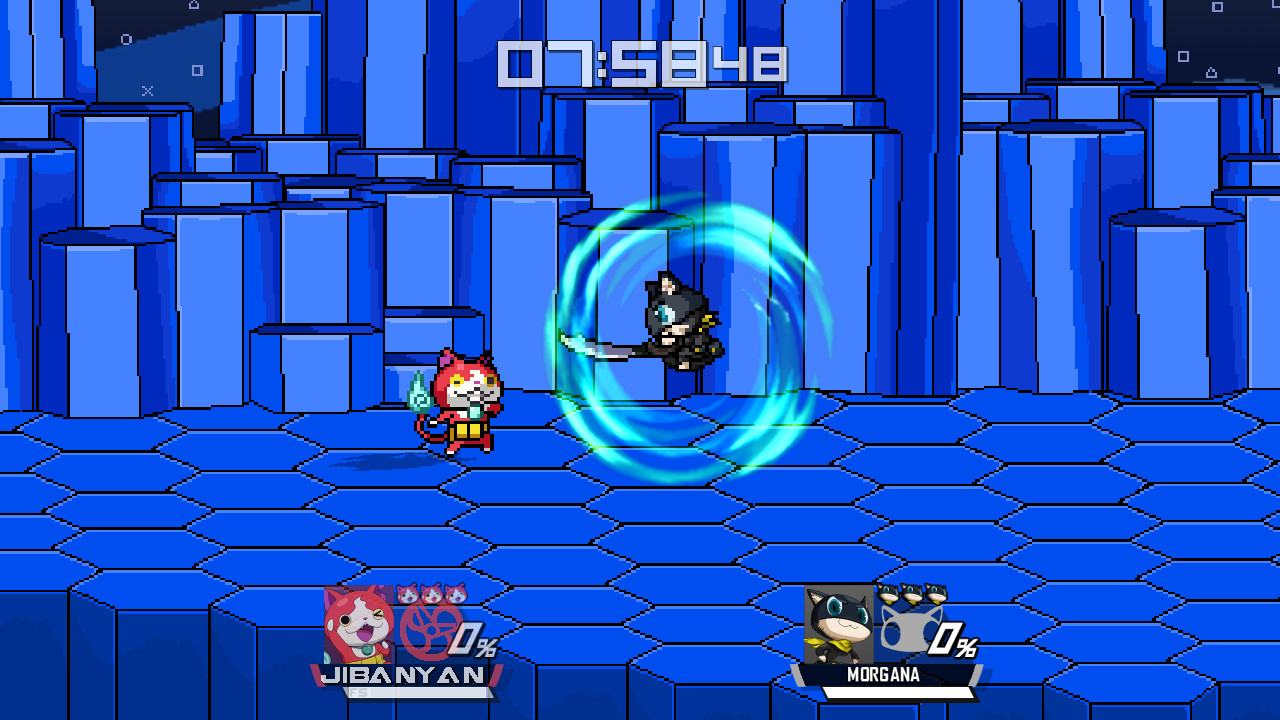Click the gray cat emblem behind Morgana's percentage
The height and width of the screenshot is (720, 1280).
click(910, 629)
